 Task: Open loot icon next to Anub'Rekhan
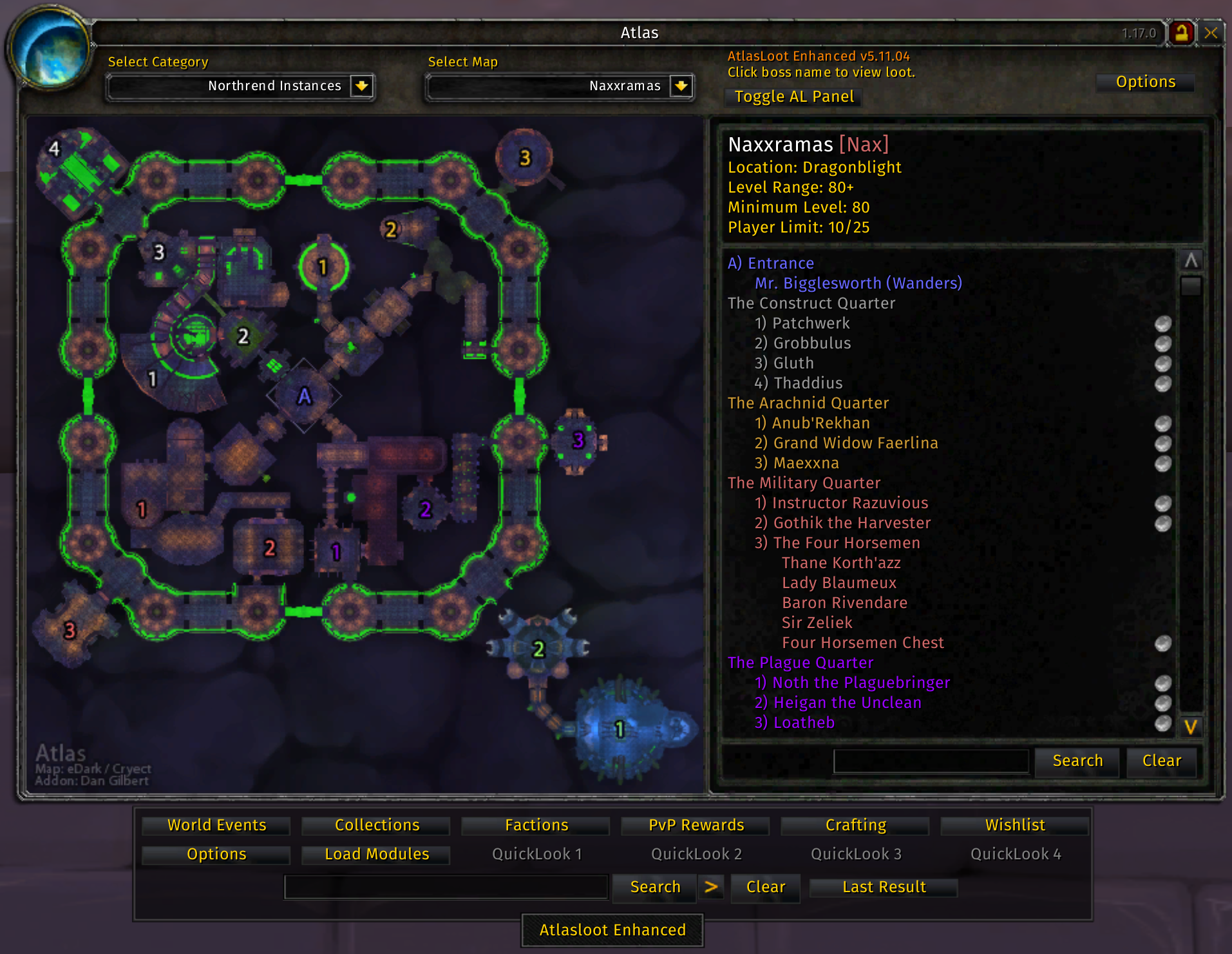click(x=1162, y=425)
